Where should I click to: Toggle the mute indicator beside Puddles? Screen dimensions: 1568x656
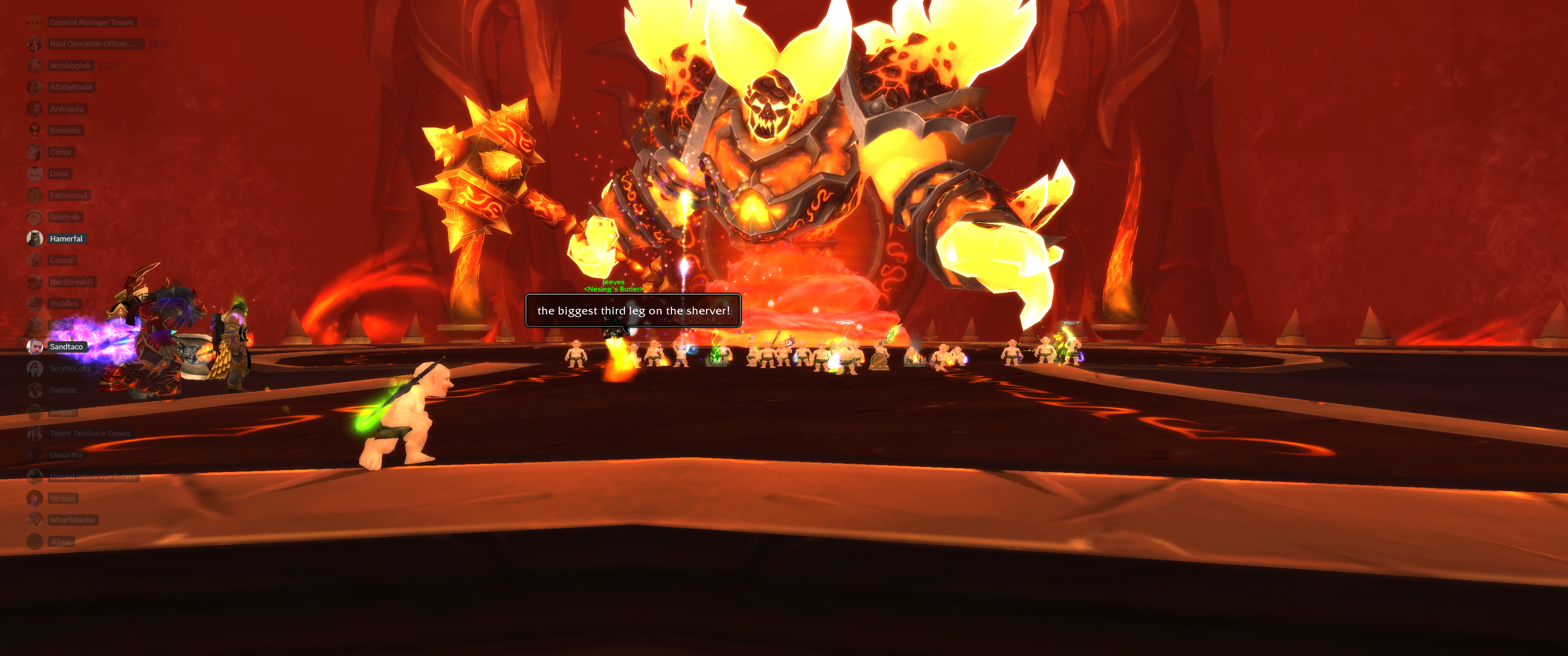(91, 303)
